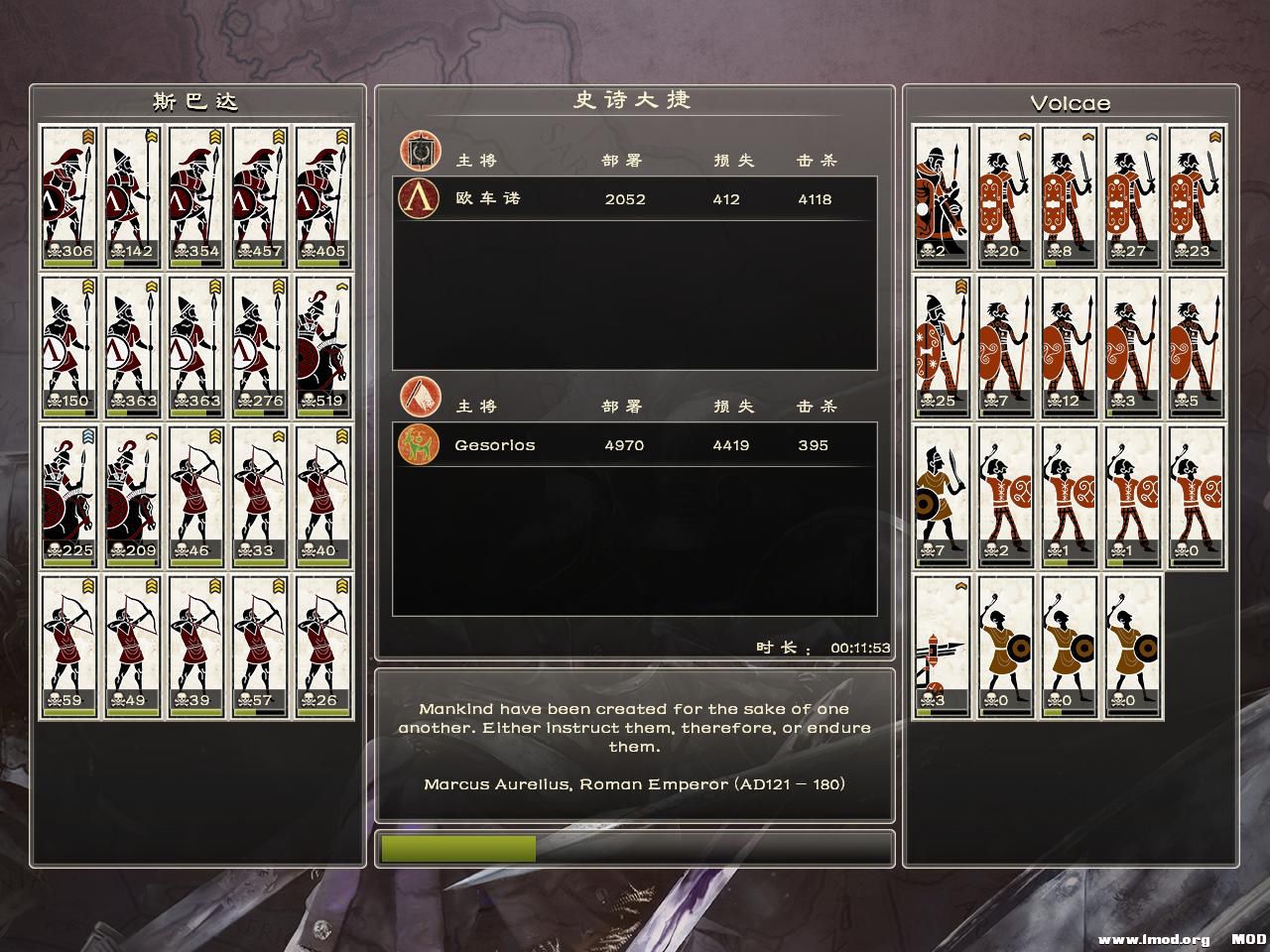This screenshot has width=1270, height=952.
Task: Select the Volcae artillery unit card
Action: 942,646
